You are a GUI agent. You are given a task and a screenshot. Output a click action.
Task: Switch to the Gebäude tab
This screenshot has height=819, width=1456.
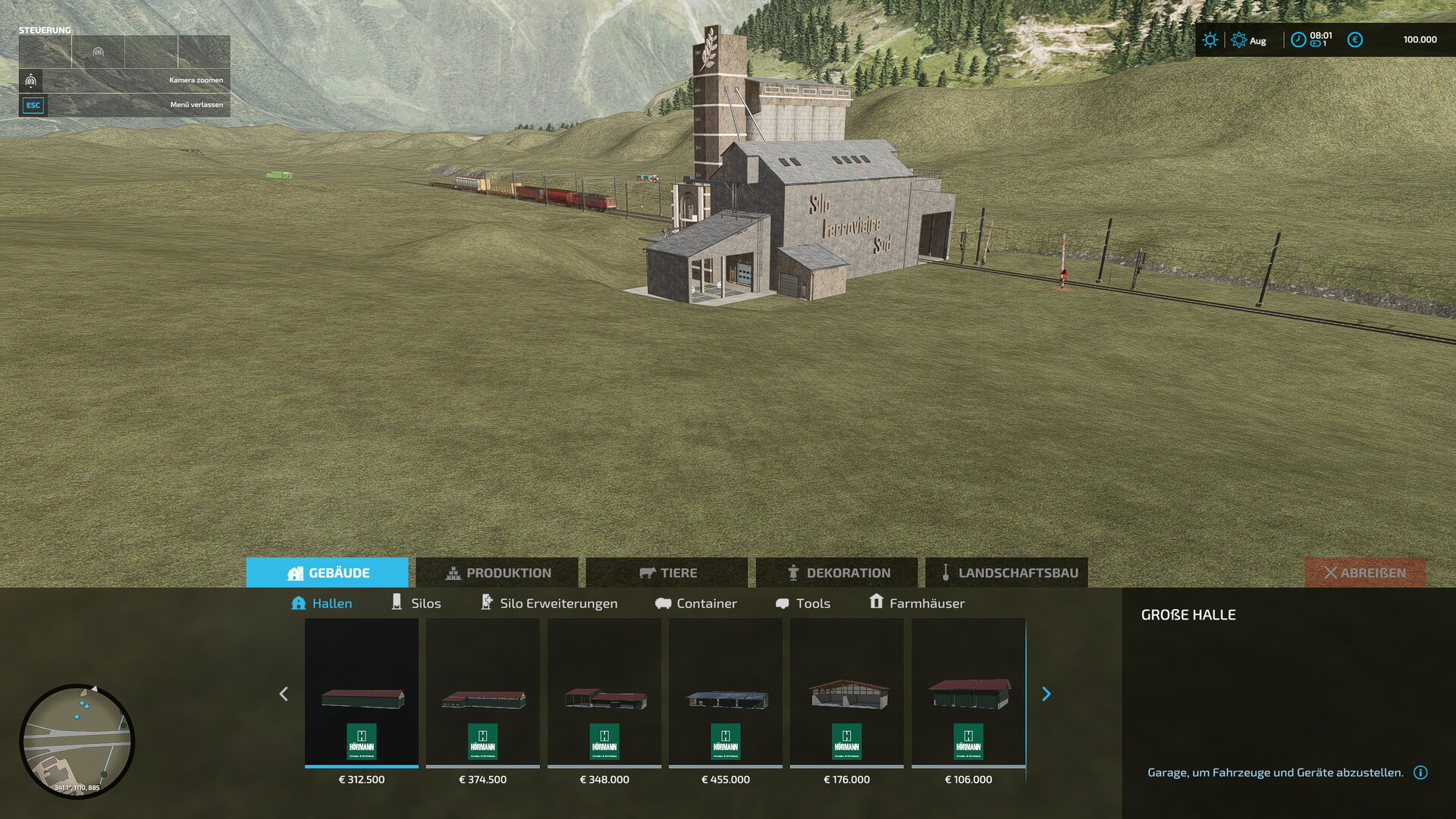(x=328, y=573)
